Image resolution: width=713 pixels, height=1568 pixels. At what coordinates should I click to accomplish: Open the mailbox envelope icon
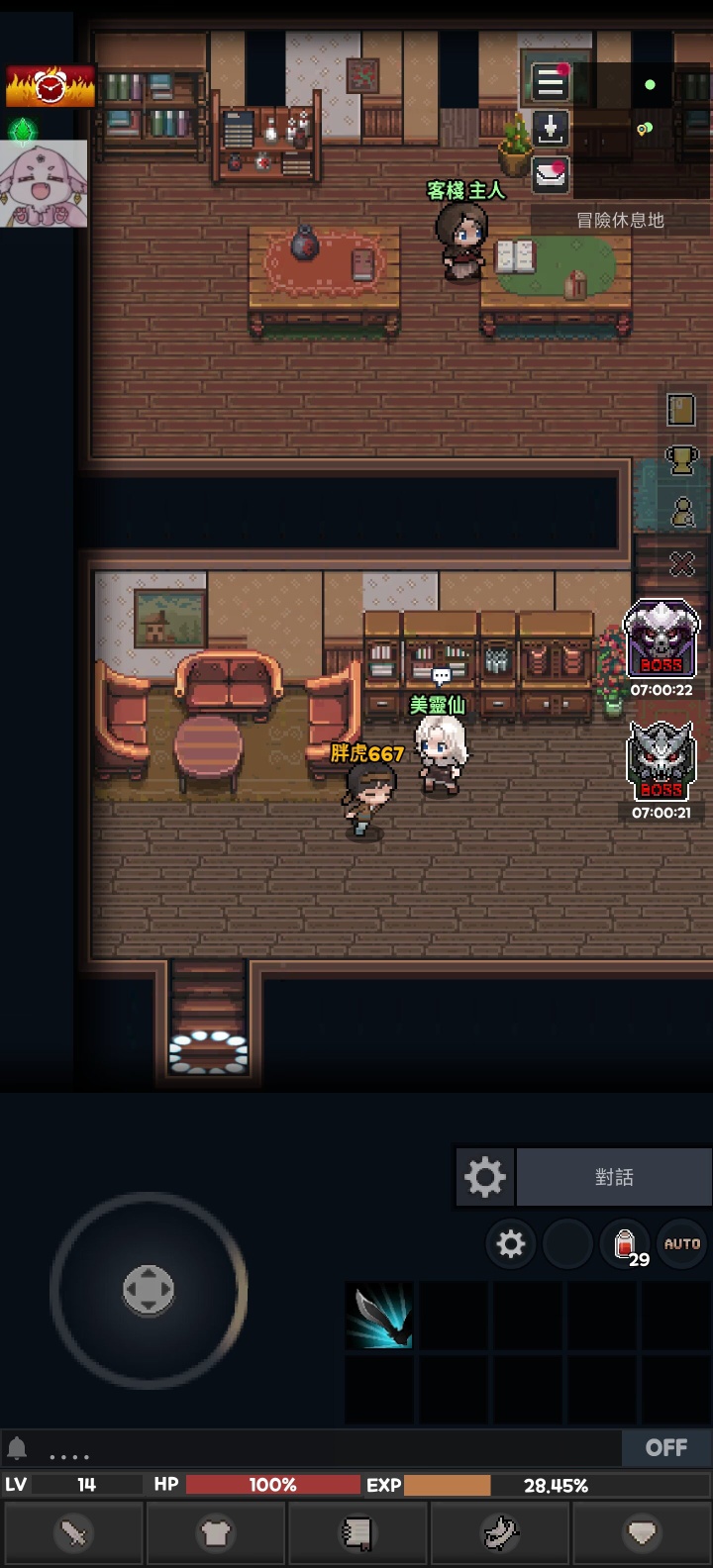[551, 174]
